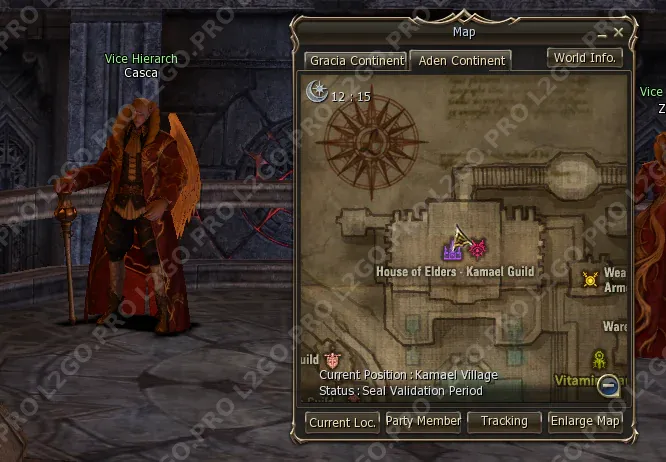Viewport: 666px width, 462px height.
Task: Open World Info. panel
Action: [x=585, y=58]
